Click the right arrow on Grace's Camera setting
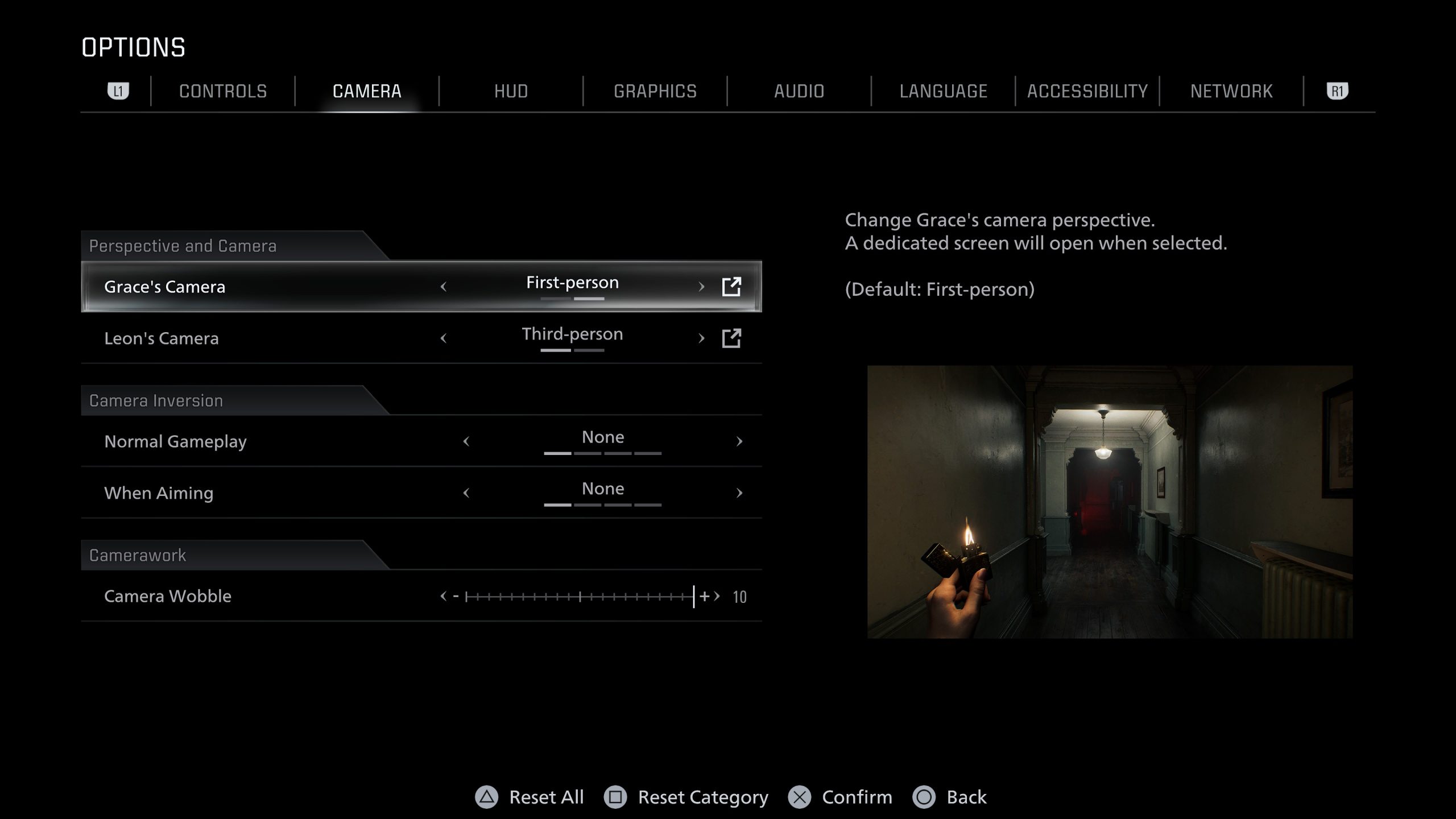 [701, 287]
